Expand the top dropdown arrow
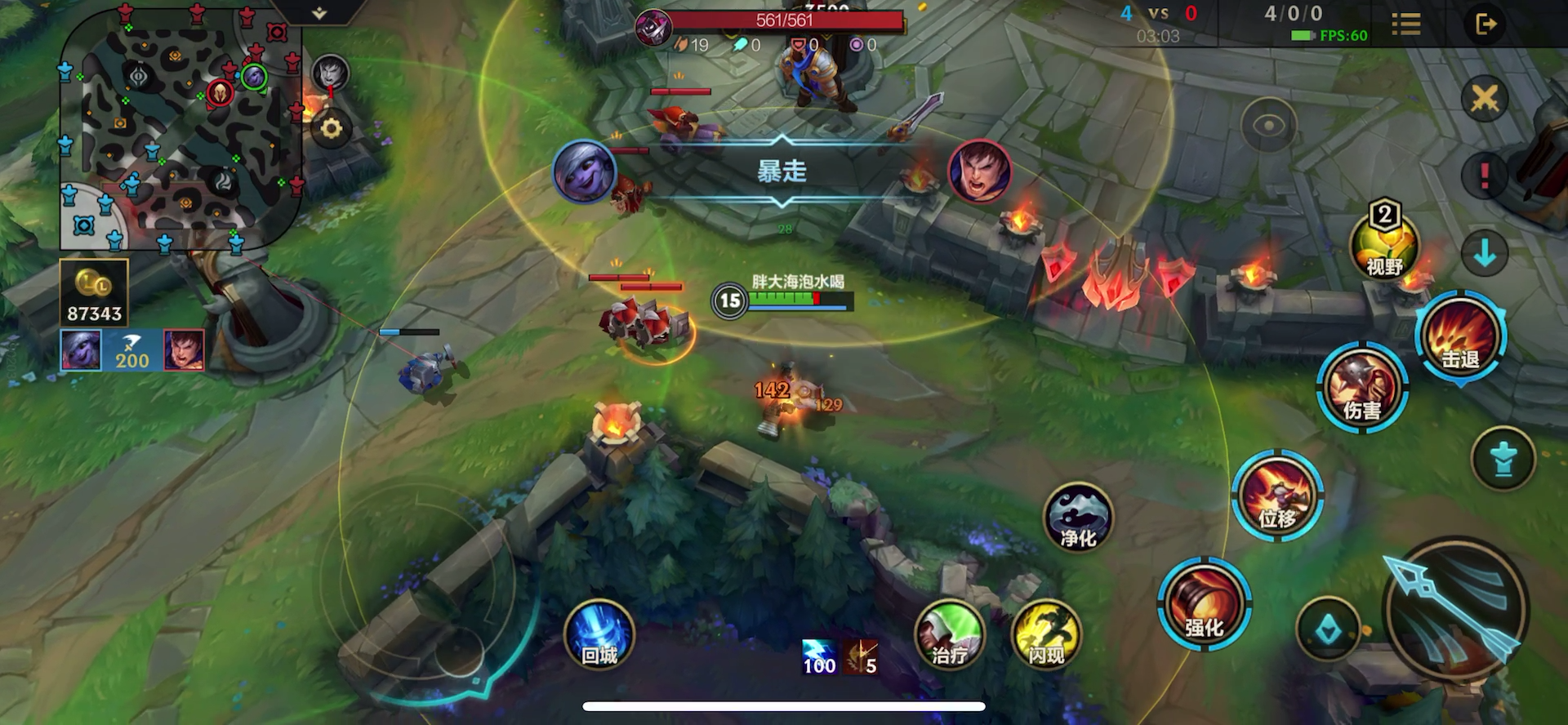The image size is (1568, 725). (319, 13)
